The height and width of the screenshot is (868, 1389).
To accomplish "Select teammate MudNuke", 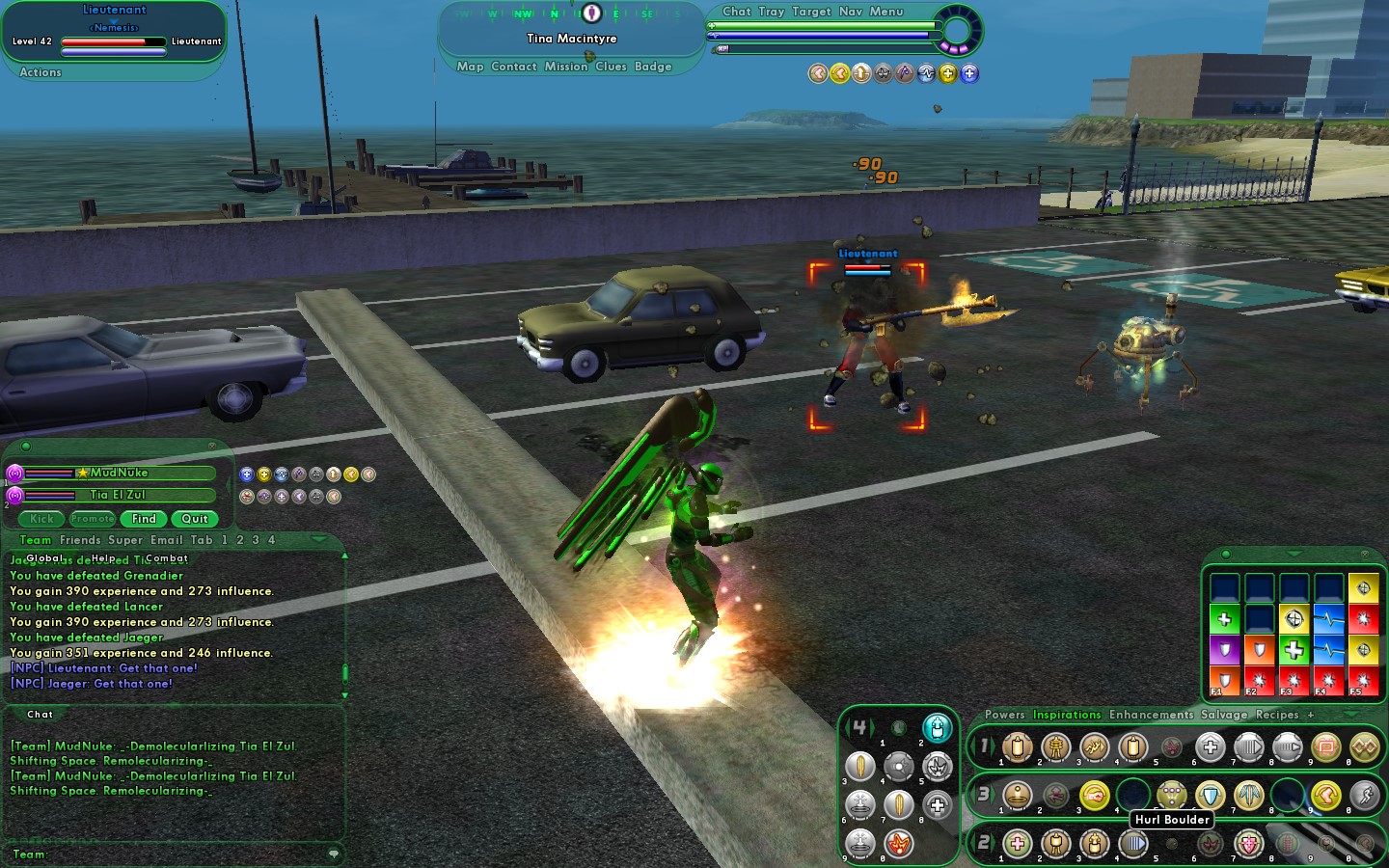I will [120, 473].
